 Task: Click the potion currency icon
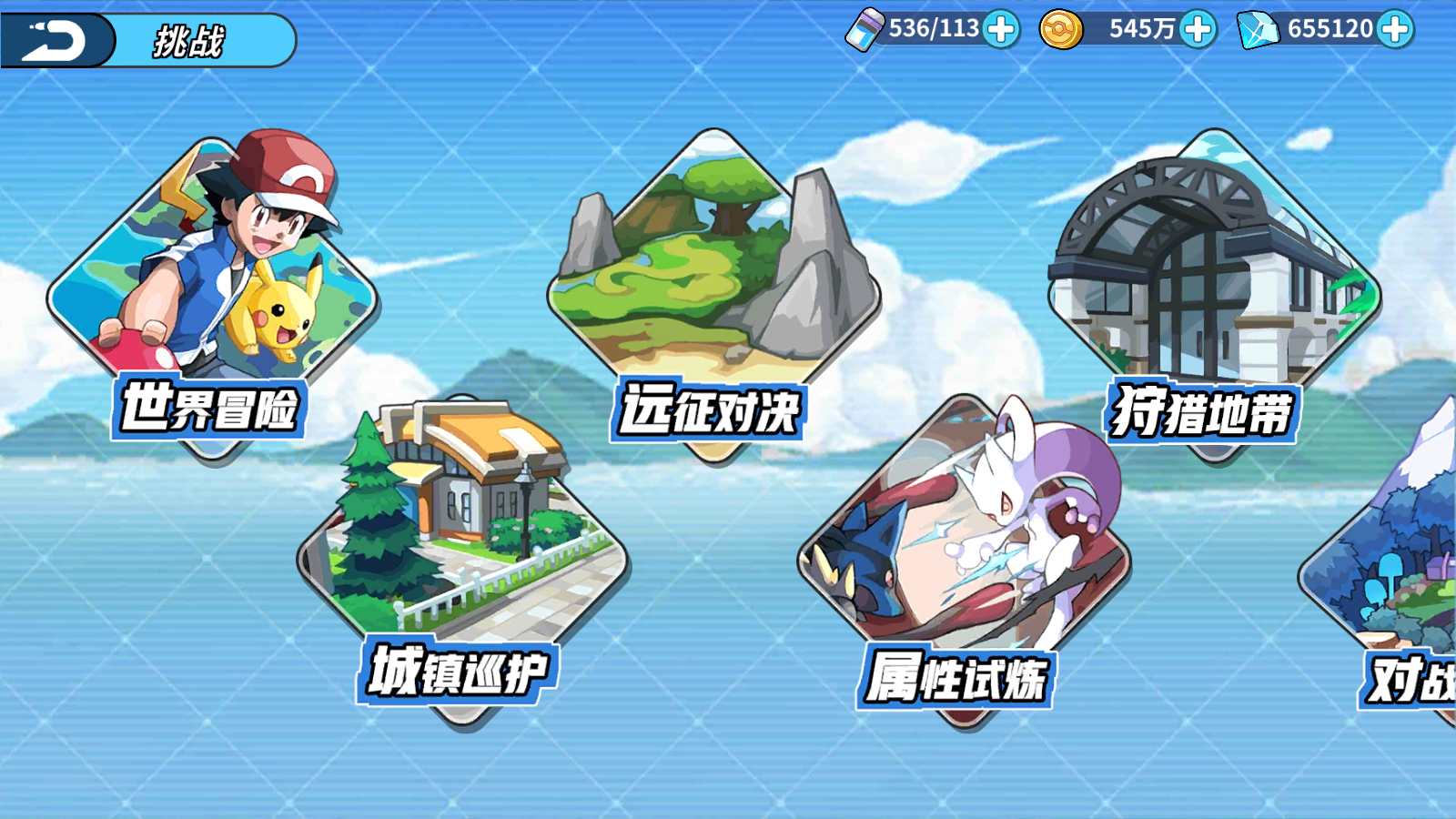pos(866,29)
